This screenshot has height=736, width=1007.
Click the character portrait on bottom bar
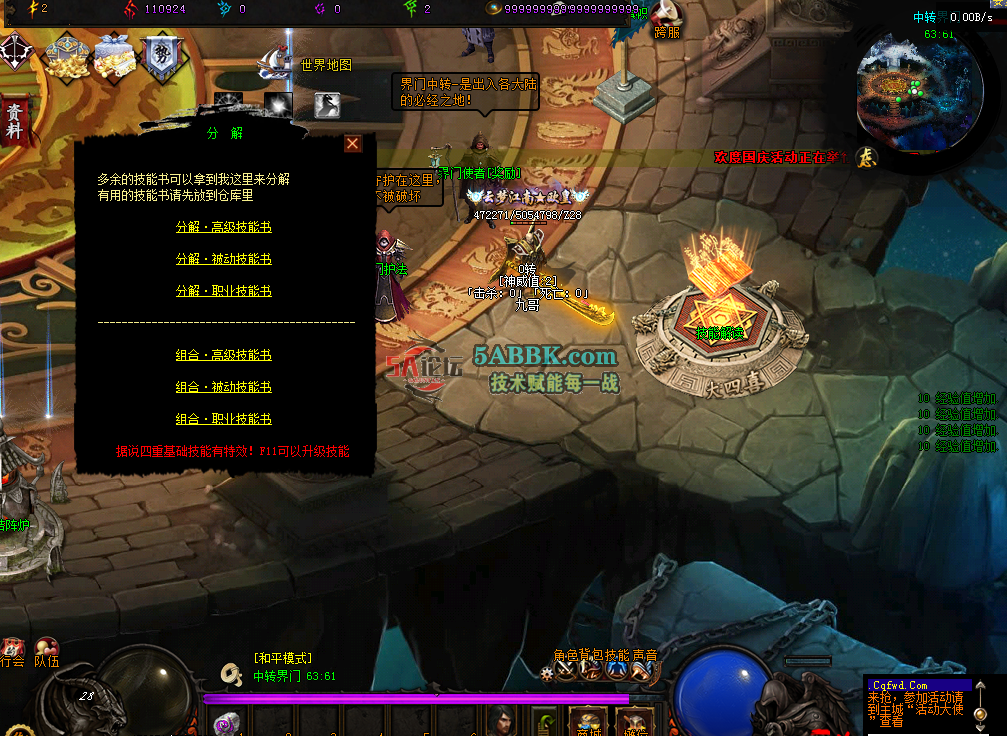pyautogui.click(x=501, y=720)
